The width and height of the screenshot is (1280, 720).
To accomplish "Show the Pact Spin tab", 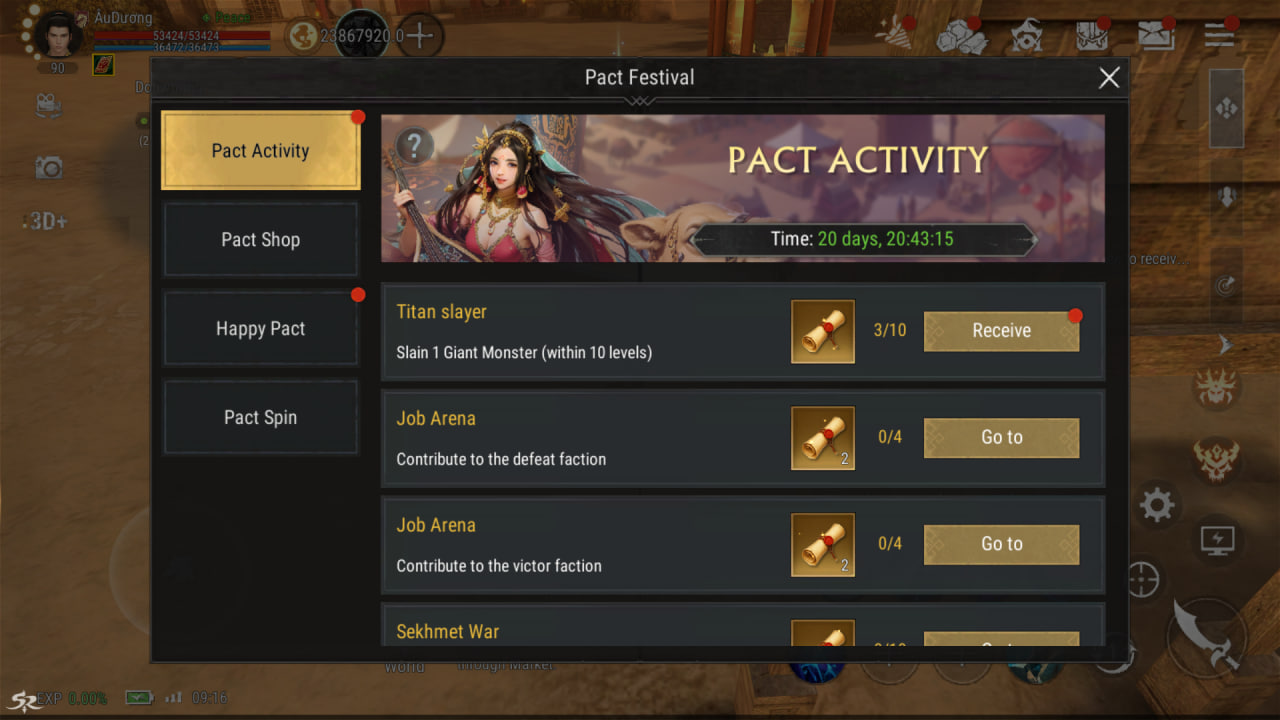I will [x=260, y=418].
